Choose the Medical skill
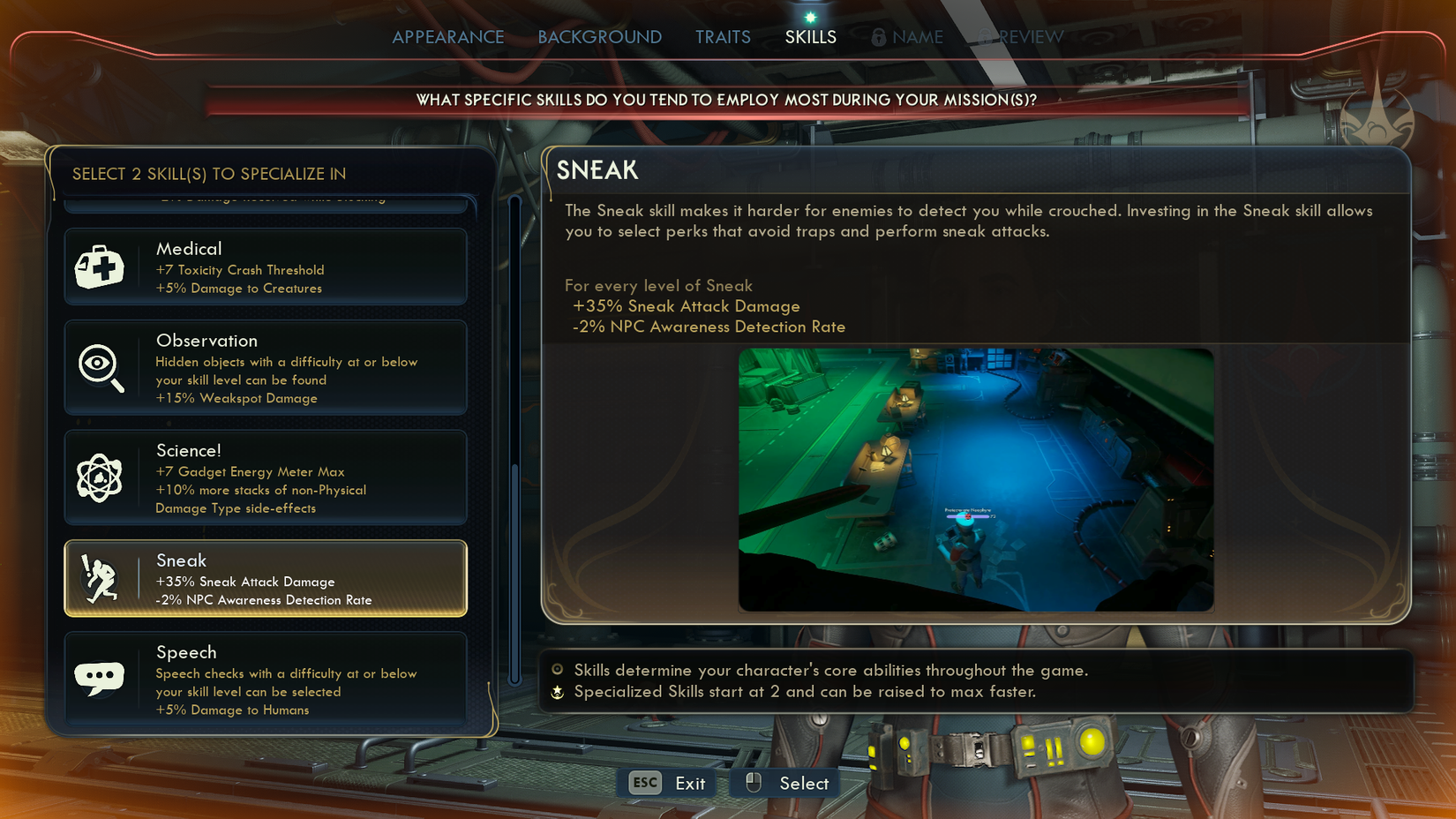Screen dimensions: 1456x819 coord(266,267)
